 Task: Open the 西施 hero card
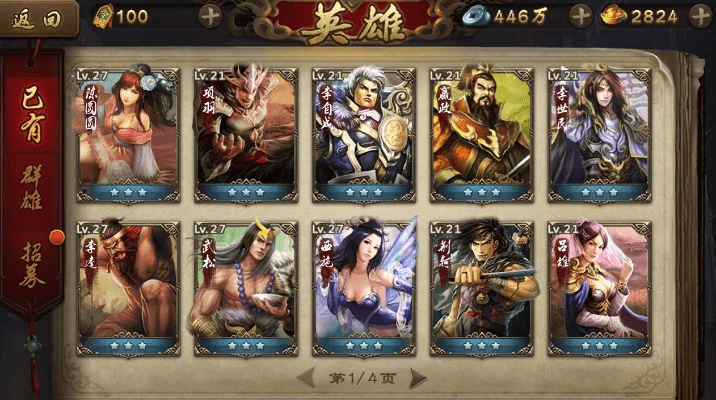(363, 288)
